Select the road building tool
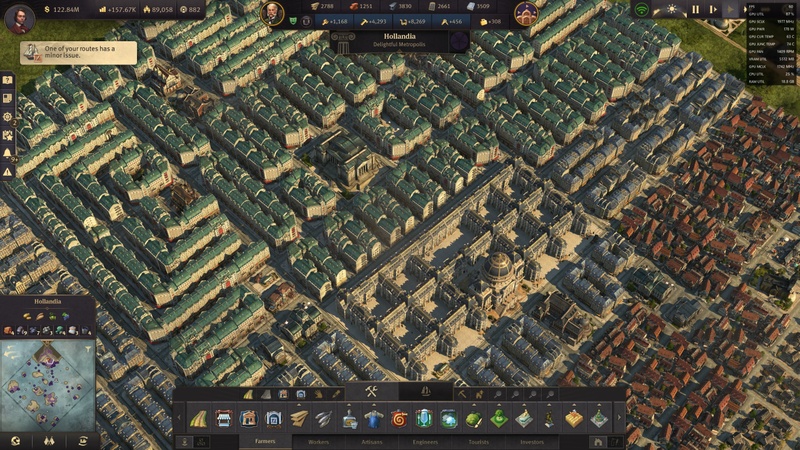Viewport: 800px width, 450px height. point(198,418)
